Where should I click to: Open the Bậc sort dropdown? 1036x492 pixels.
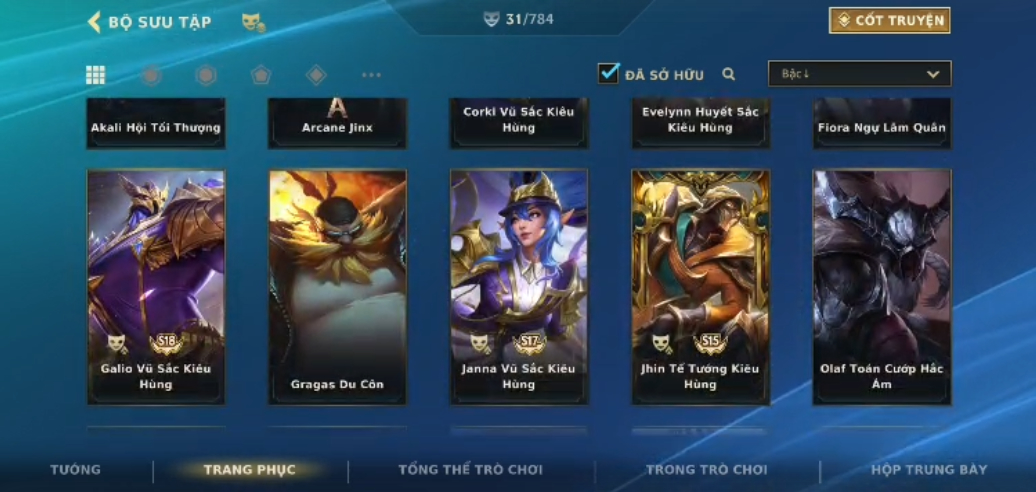click(x=859, y=74)
